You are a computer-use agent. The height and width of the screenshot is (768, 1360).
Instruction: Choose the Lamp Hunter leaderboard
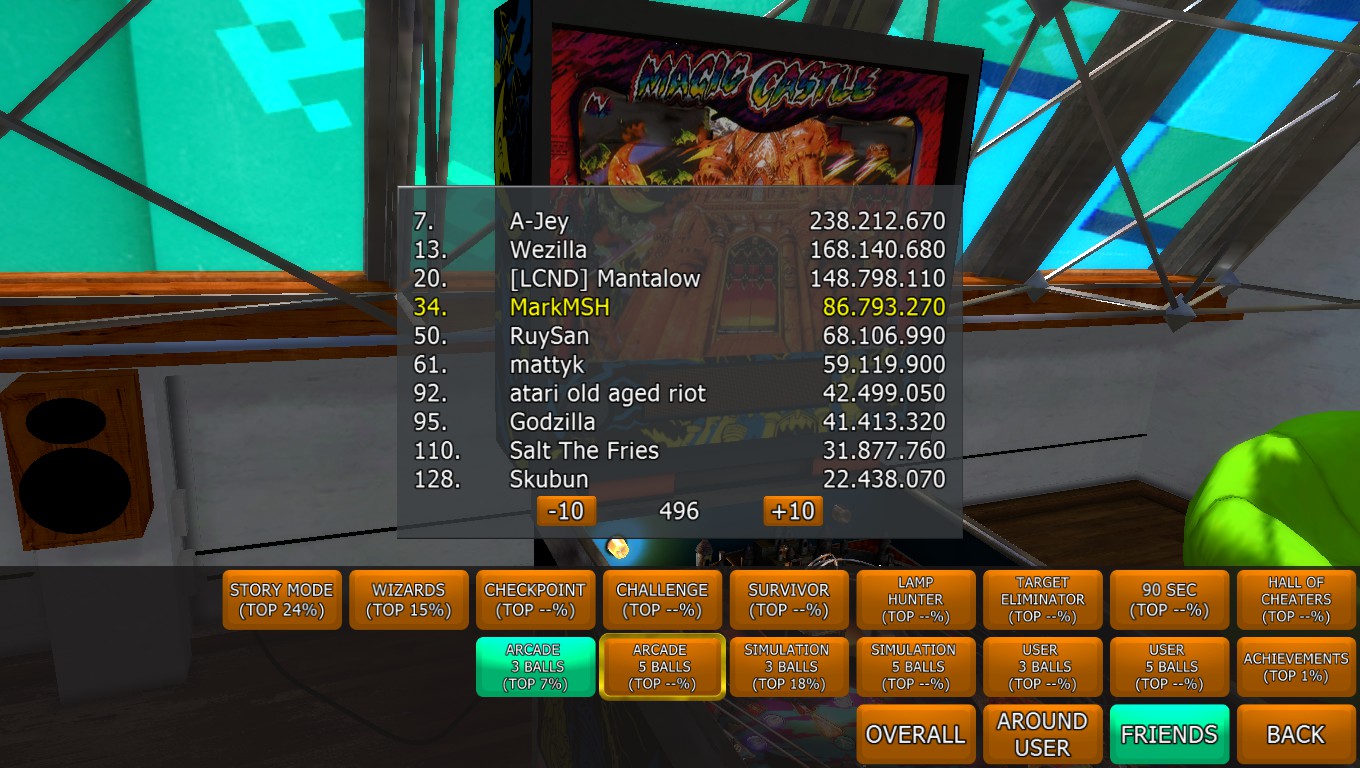tap(915, 600)
